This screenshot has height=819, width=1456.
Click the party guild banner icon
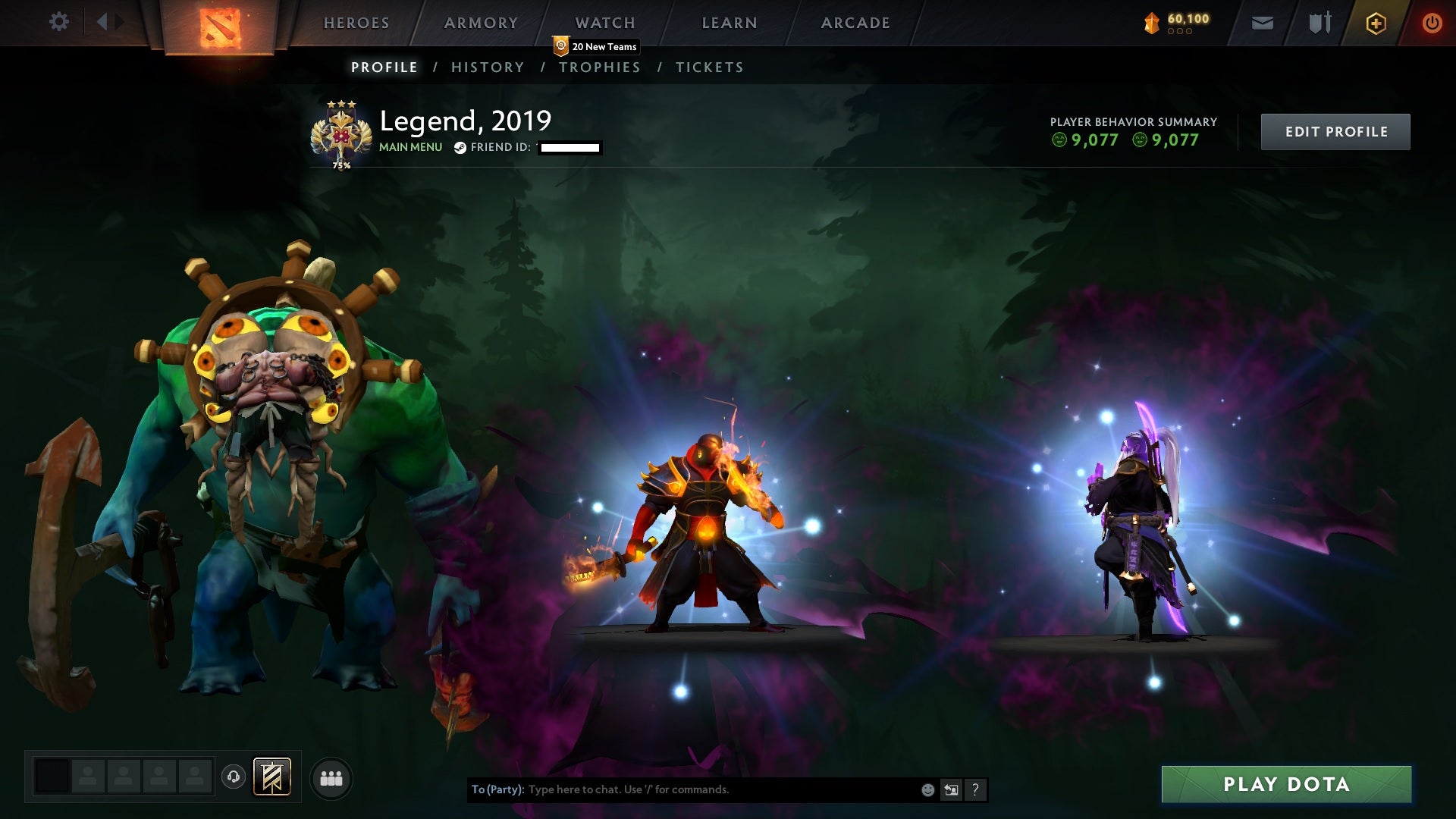273,777
